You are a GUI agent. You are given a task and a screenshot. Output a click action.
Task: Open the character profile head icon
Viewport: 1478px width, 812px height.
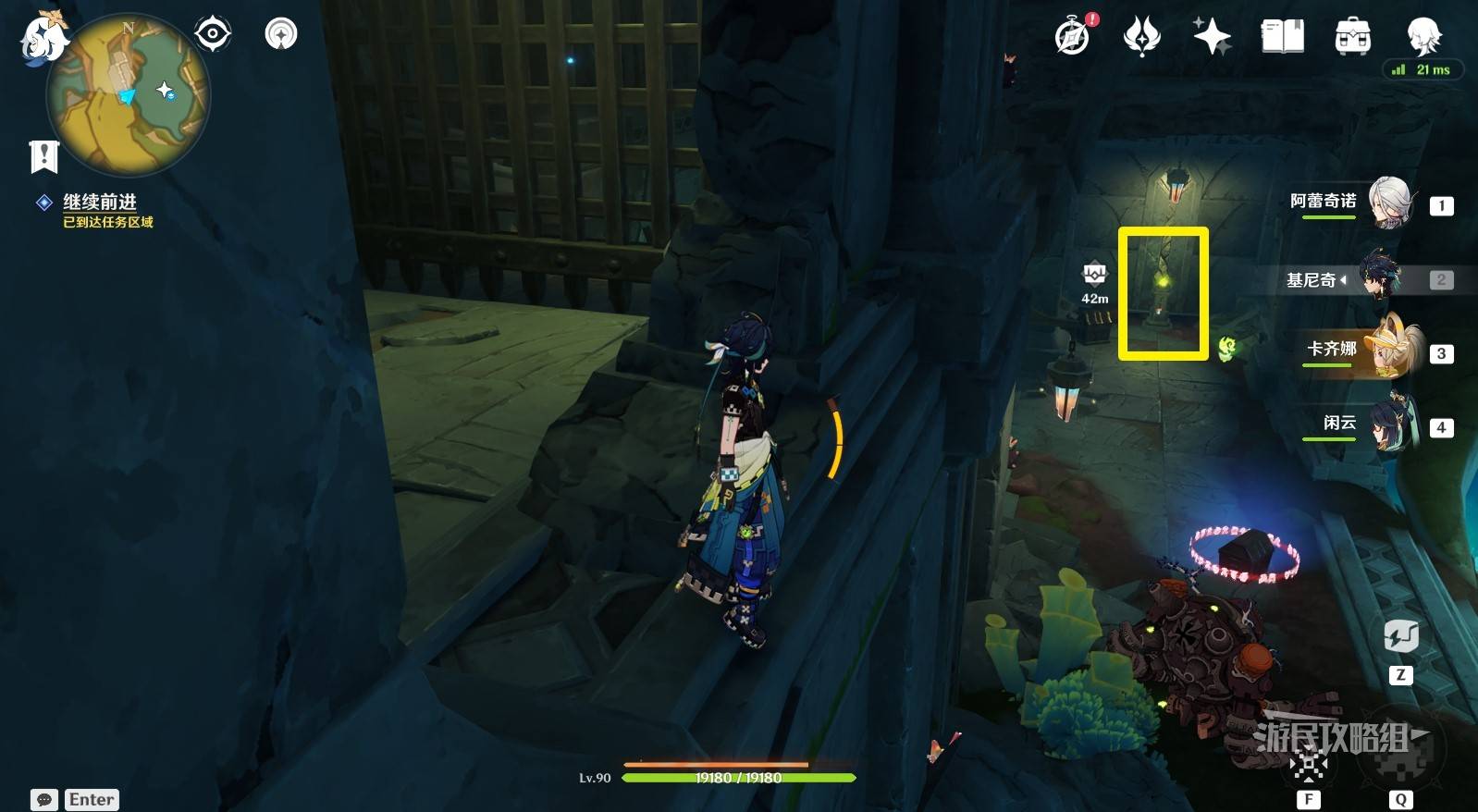pos(1423,36)
